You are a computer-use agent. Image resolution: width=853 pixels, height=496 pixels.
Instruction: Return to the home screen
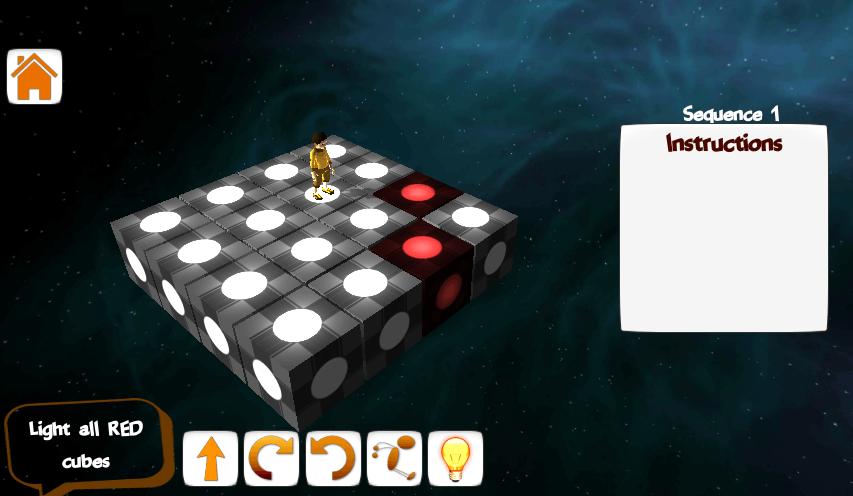pos(35,76)
